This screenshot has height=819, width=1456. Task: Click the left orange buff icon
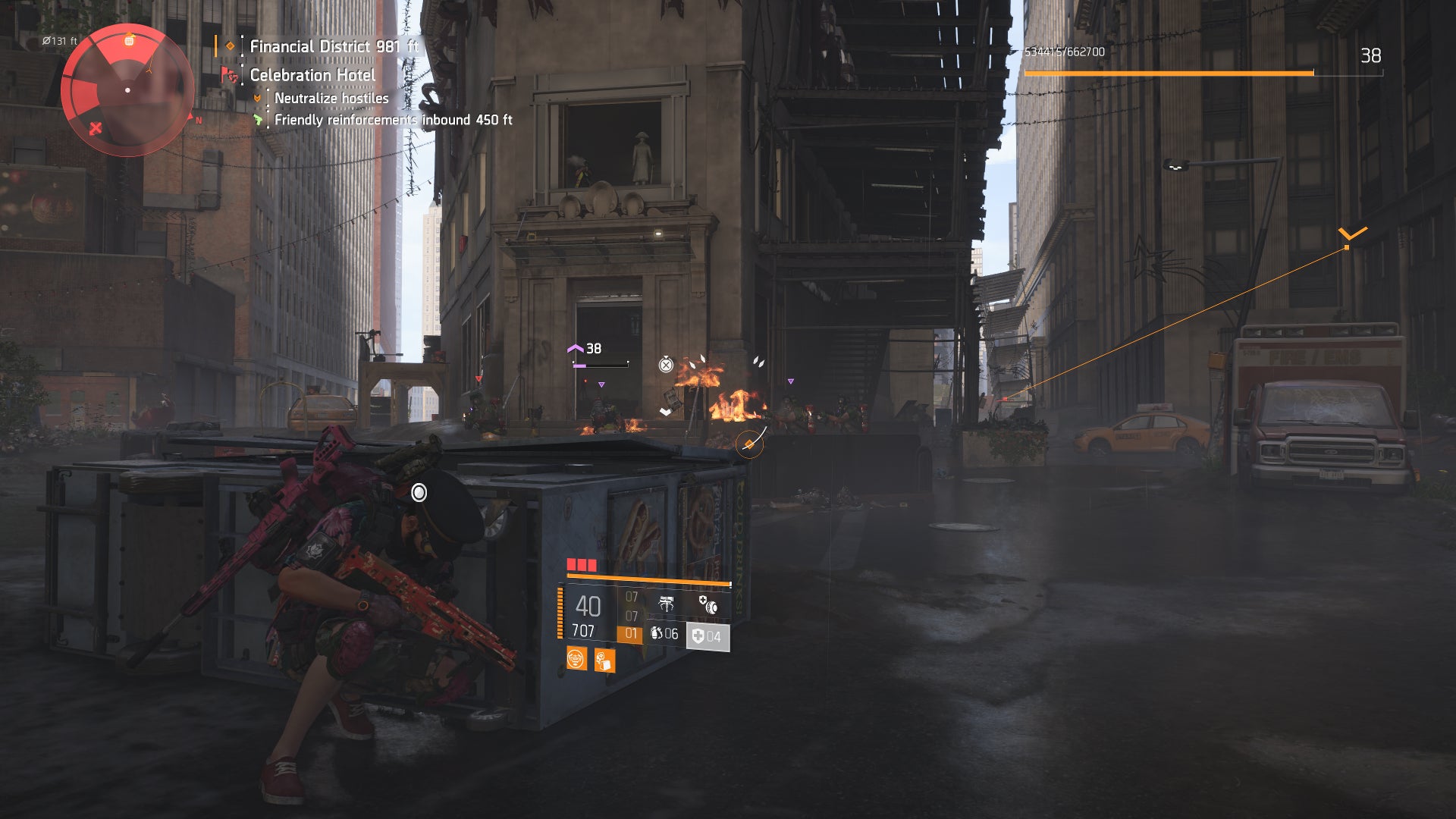(576, 660)
